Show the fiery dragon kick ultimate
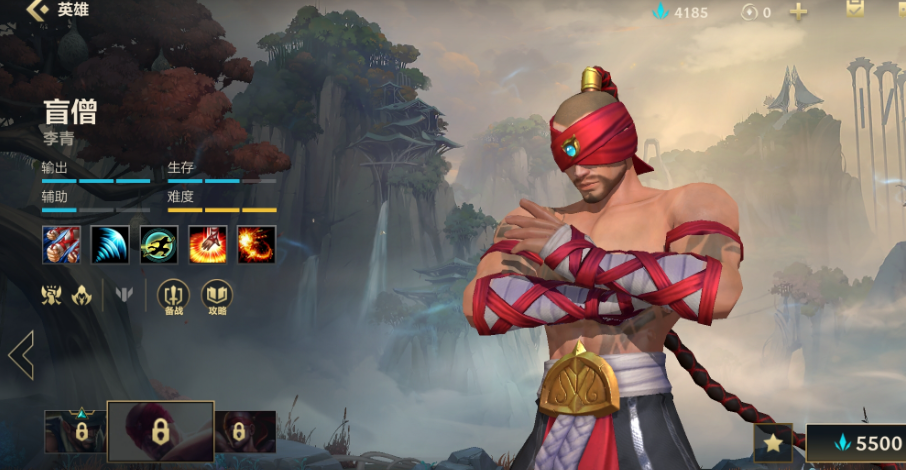The height and width of the screenshot is (470, 906). (x=257, y=245)
